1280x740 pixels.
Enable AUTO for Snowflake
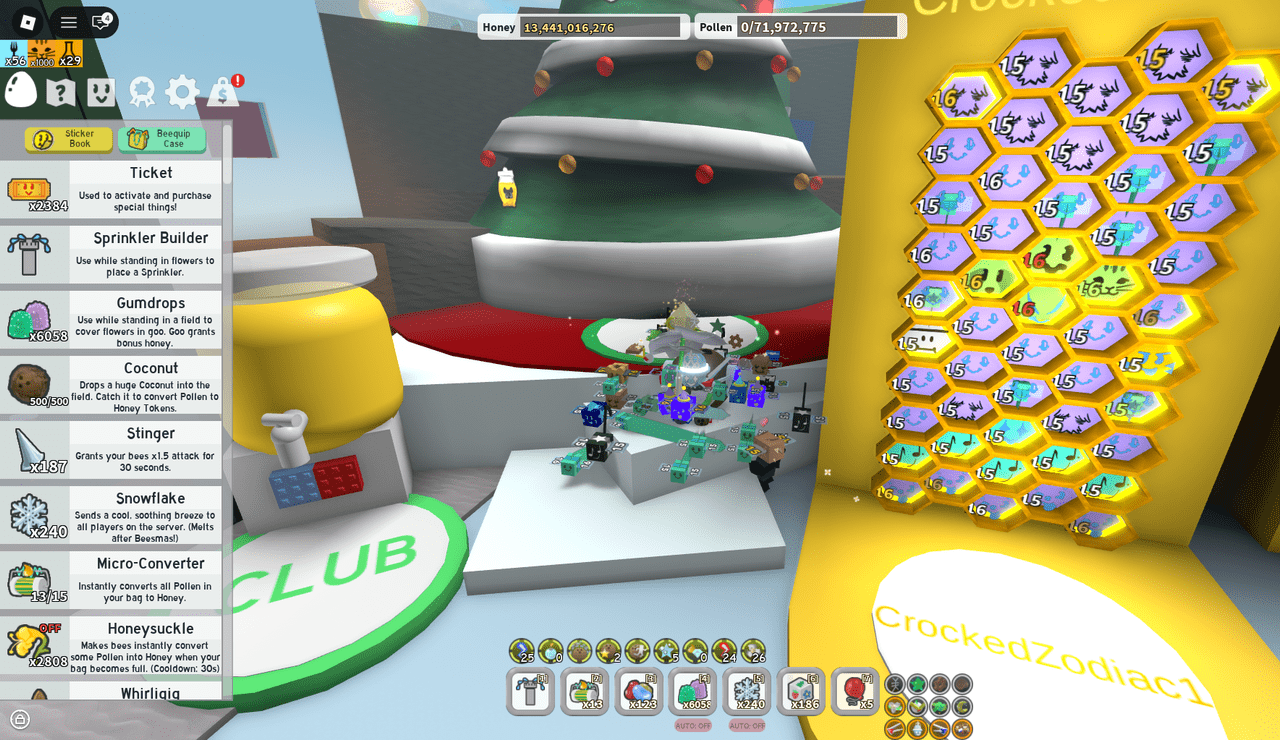(747, 723)
